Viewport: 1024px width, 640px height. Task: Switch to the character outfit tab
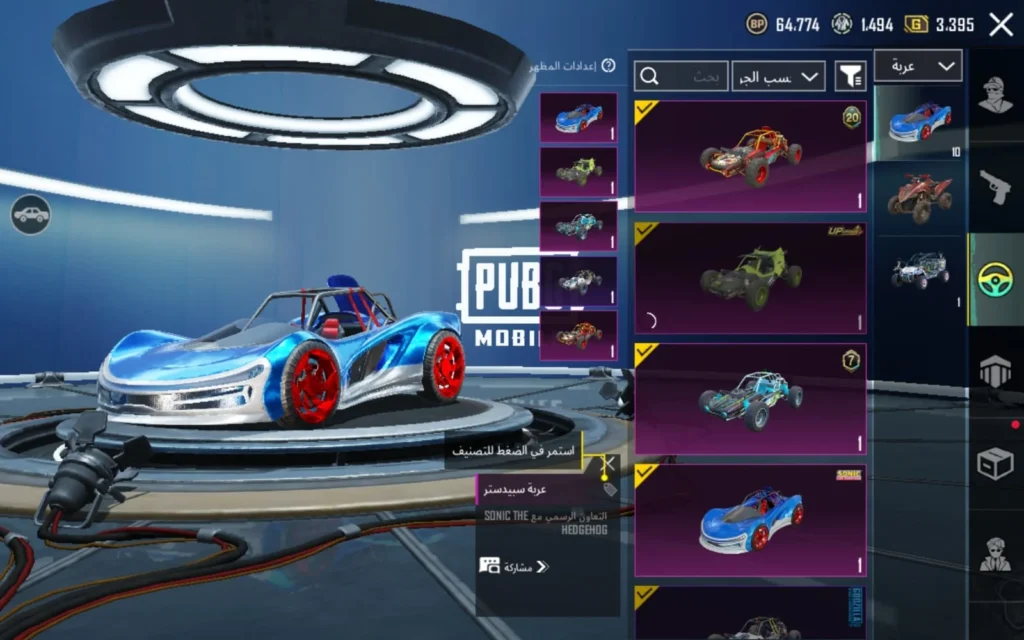click(x=995, y=97)
